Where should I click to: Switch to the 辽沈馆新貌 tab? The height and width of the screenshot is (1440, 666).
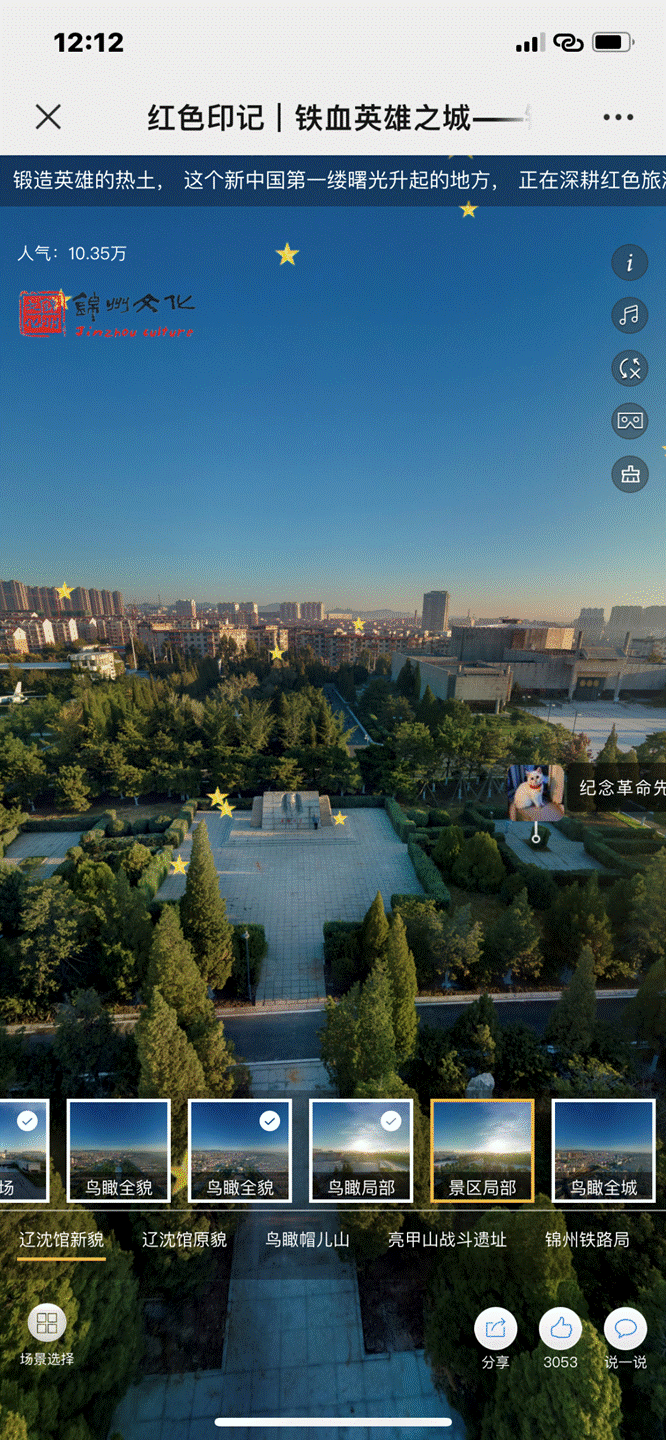(x=61, y=1240)
